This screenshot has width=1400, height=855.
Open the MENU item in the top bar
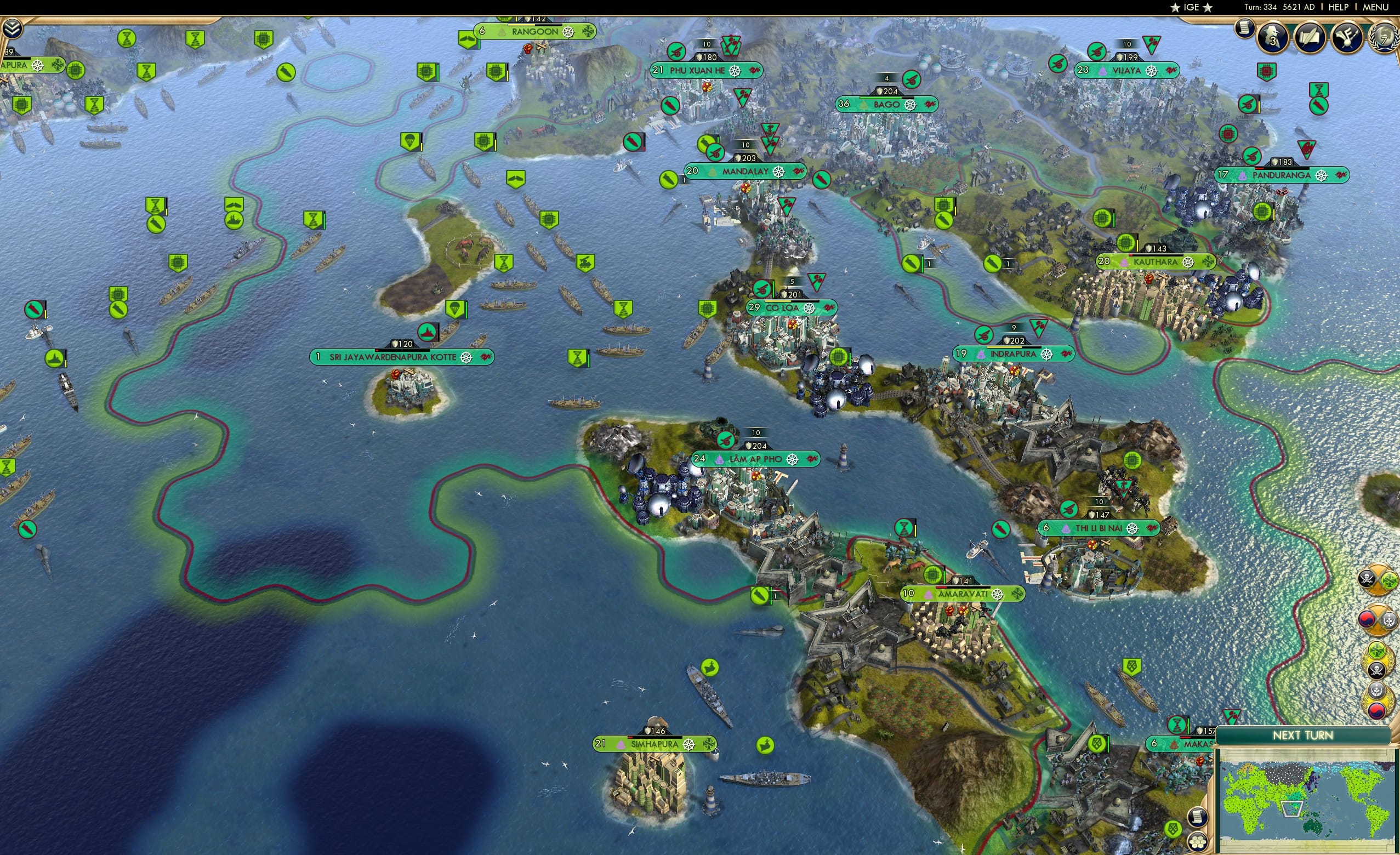click(1375, 7)
